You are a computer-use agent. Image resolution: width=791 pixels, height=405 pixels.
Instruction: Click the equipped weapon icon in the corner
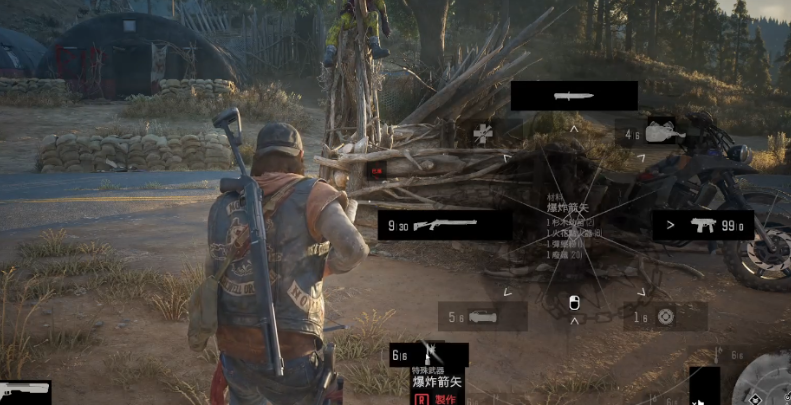point(24,391)
